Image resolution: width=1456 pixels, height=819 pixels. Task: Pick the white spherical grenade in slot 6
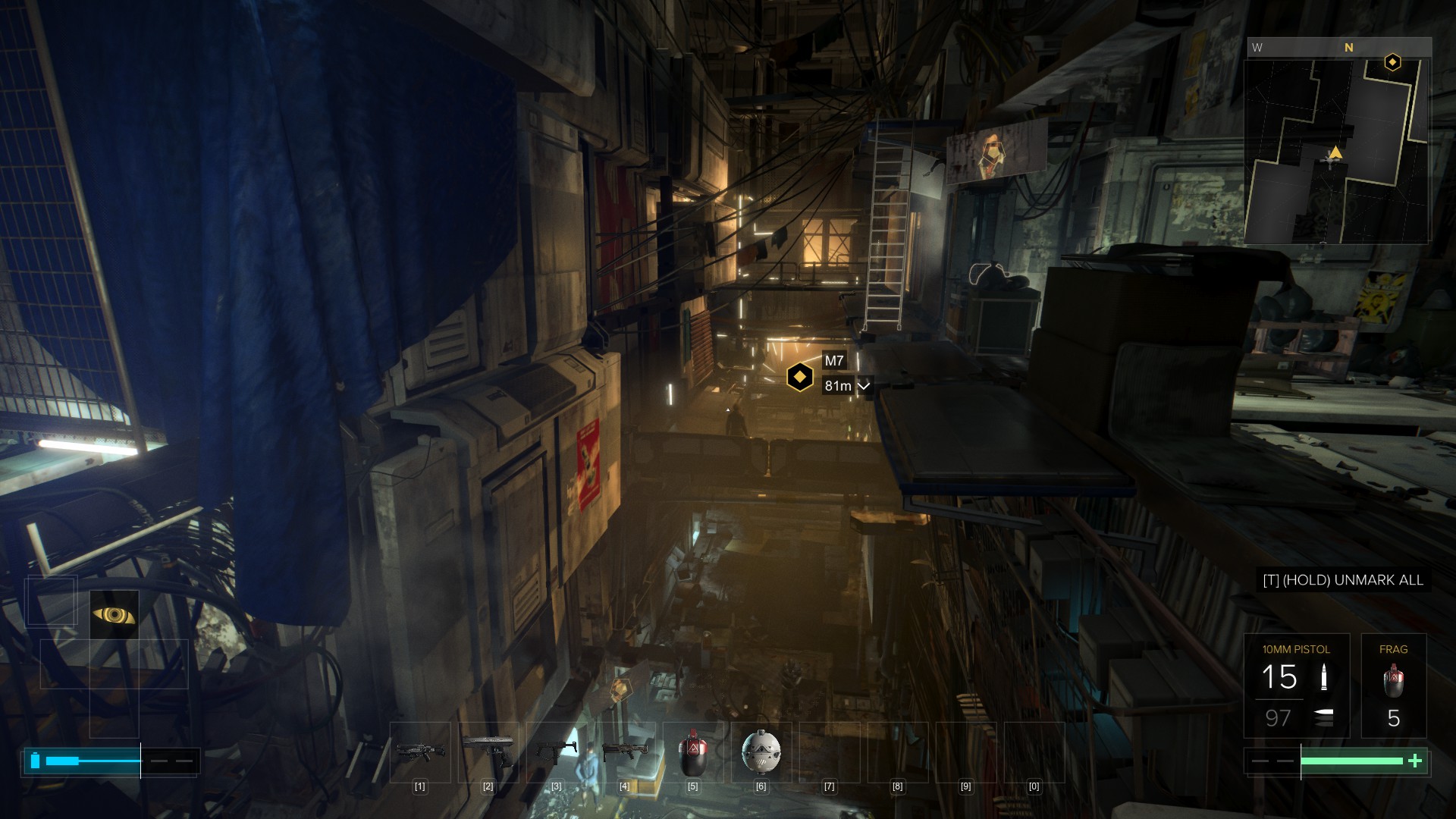[x=761, y=752]
